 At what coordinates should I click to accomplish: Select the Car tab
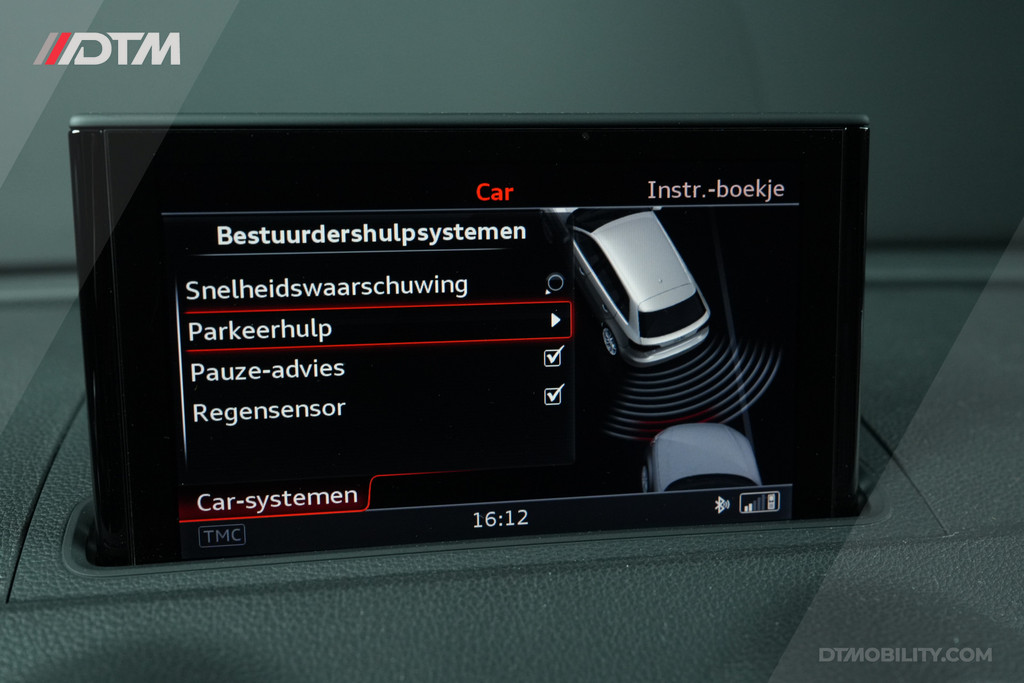(494, 192)
